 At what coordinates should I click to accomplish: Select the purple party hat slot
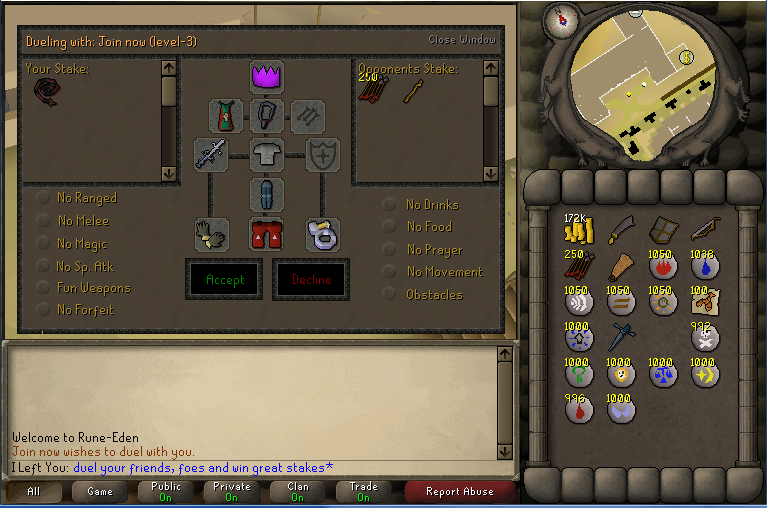click(x=267, y=76)
